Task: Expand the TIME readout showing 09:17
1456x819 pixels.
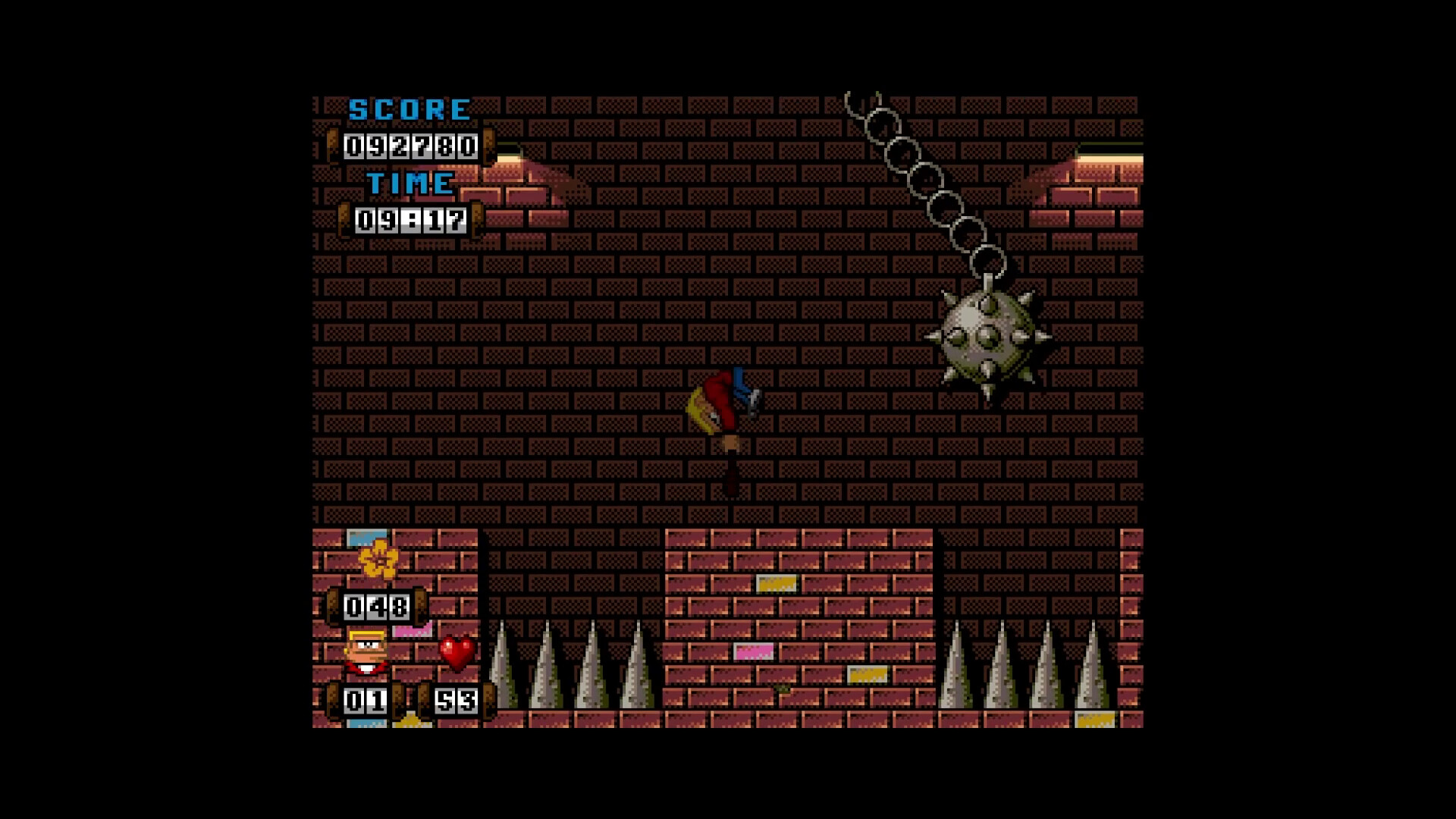Action: [412, 220]
